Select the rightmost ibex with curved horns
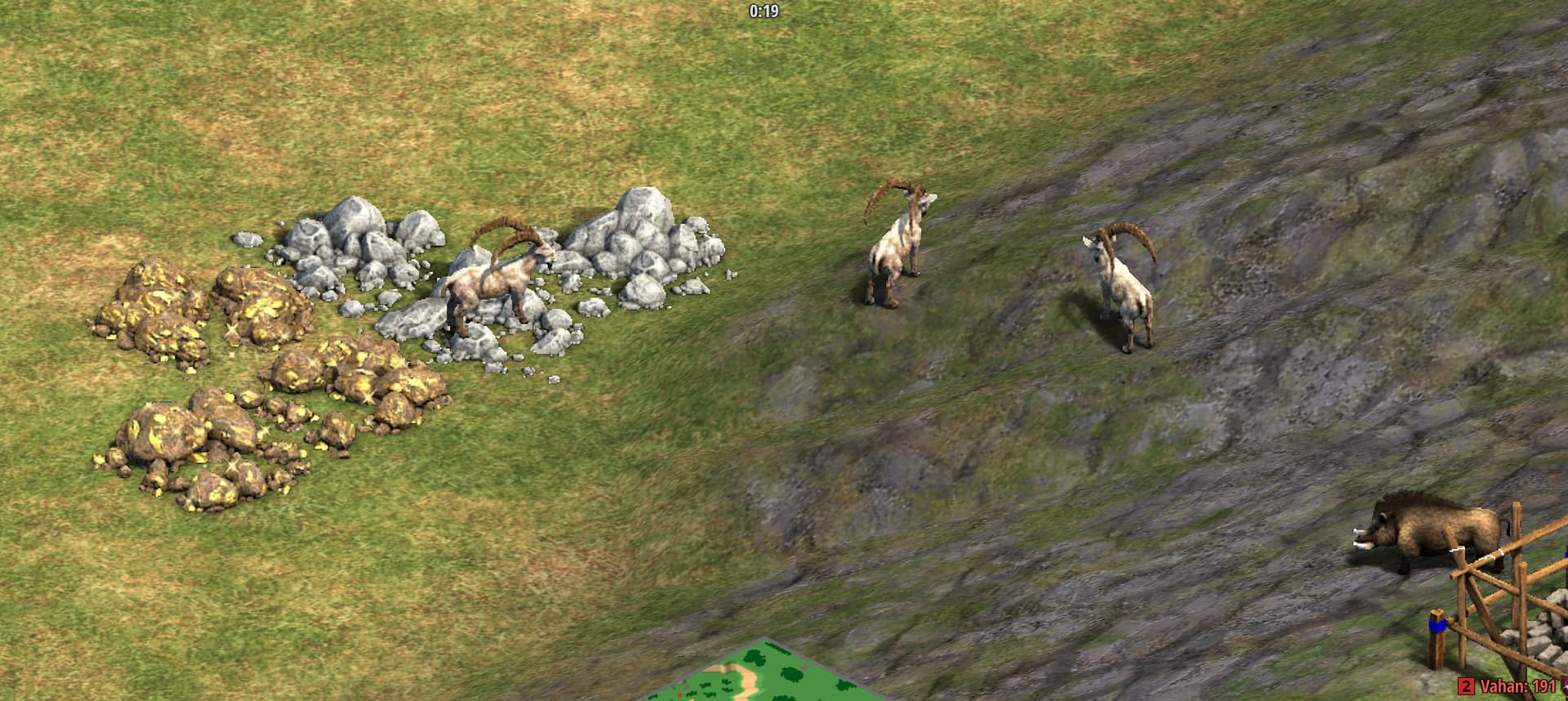Viewport: 1568px width, 701px height. (x=1127, y=286)
